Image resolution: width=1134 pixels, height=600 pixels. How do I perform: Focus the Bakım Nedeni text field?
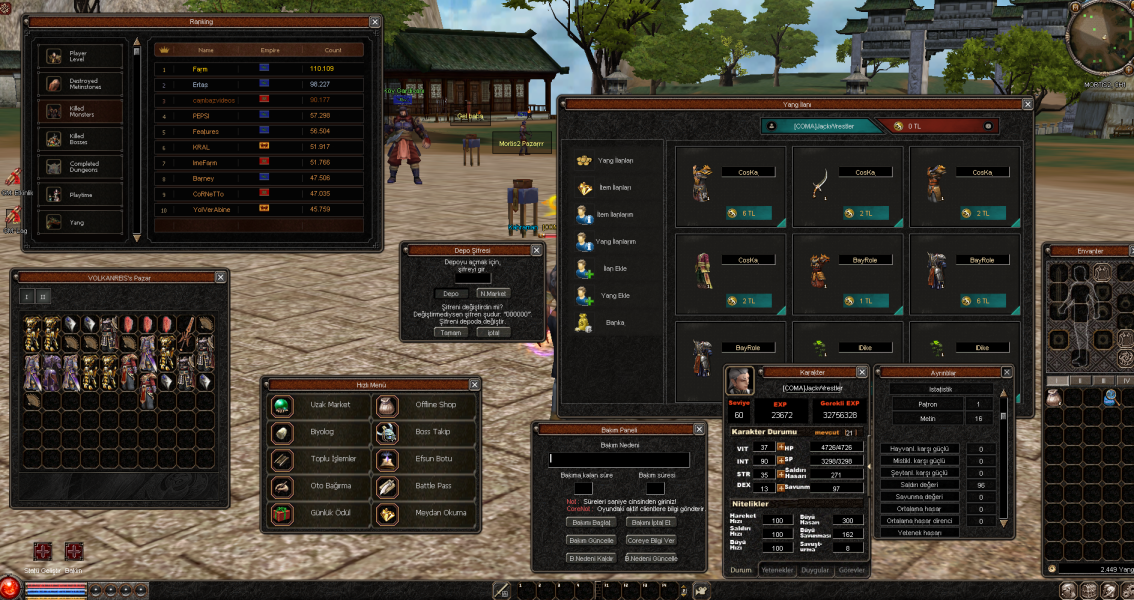click(618, 460)
